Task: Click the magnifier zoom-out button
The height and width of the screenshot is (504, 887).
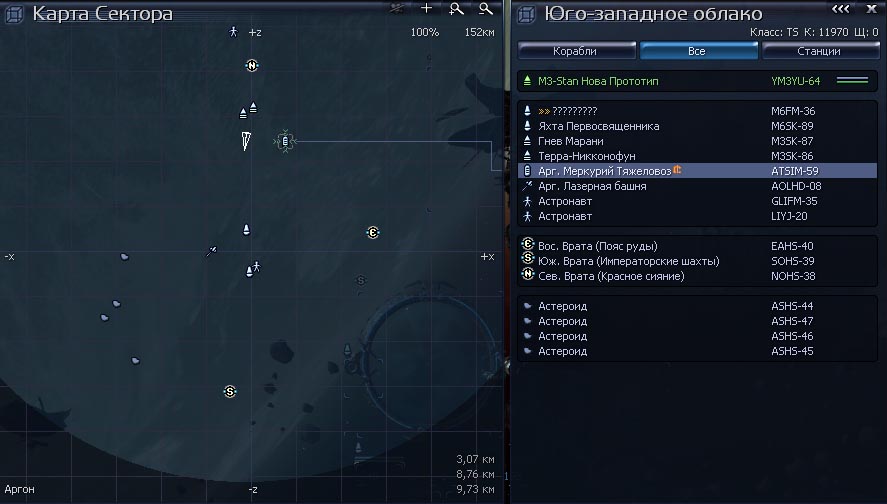Action: pyautogui.click(x=485, y=9)
